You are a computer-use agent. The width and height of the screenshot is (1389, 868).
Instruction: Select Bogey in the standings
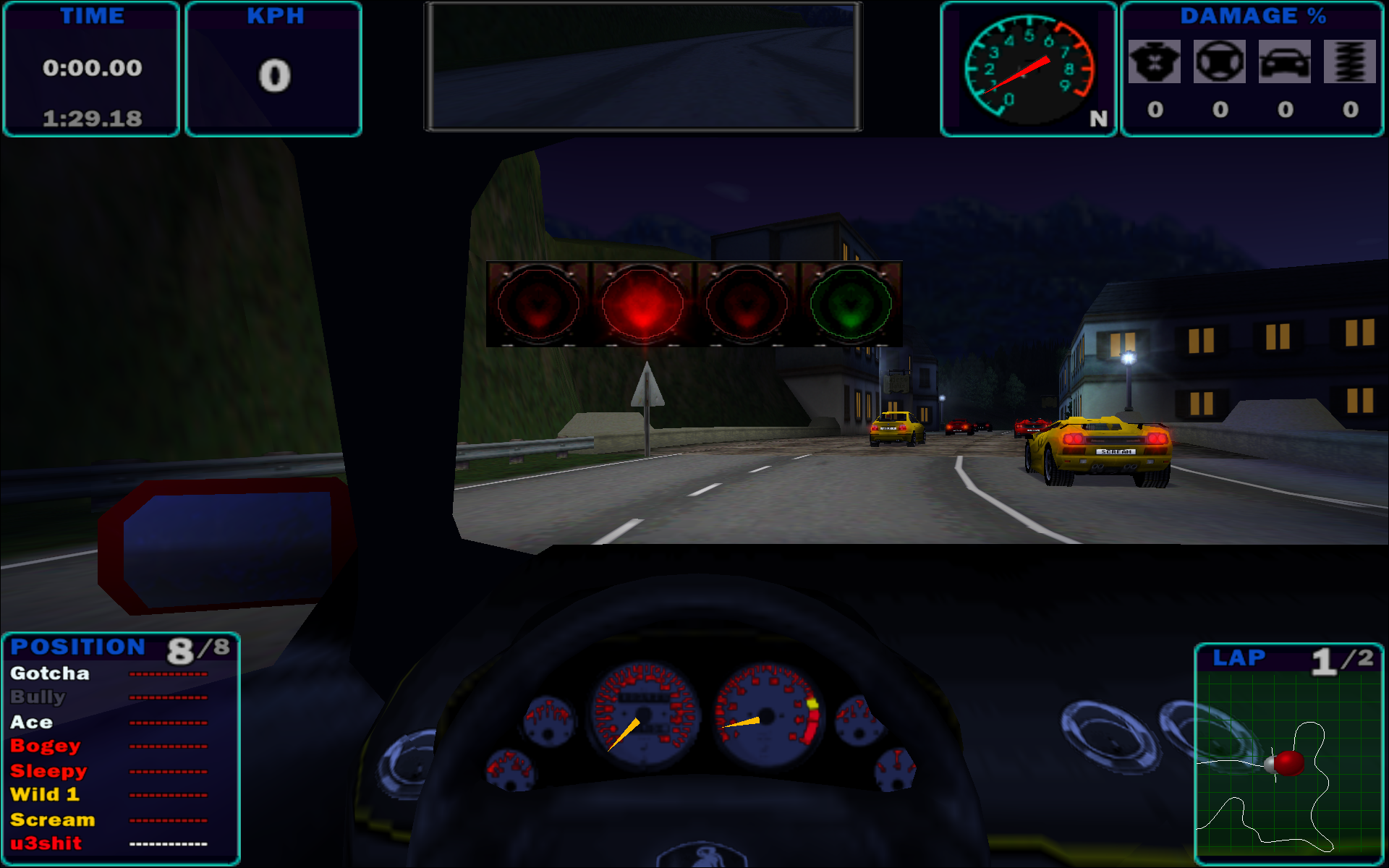pyautogui.click(x=45, y=746)
